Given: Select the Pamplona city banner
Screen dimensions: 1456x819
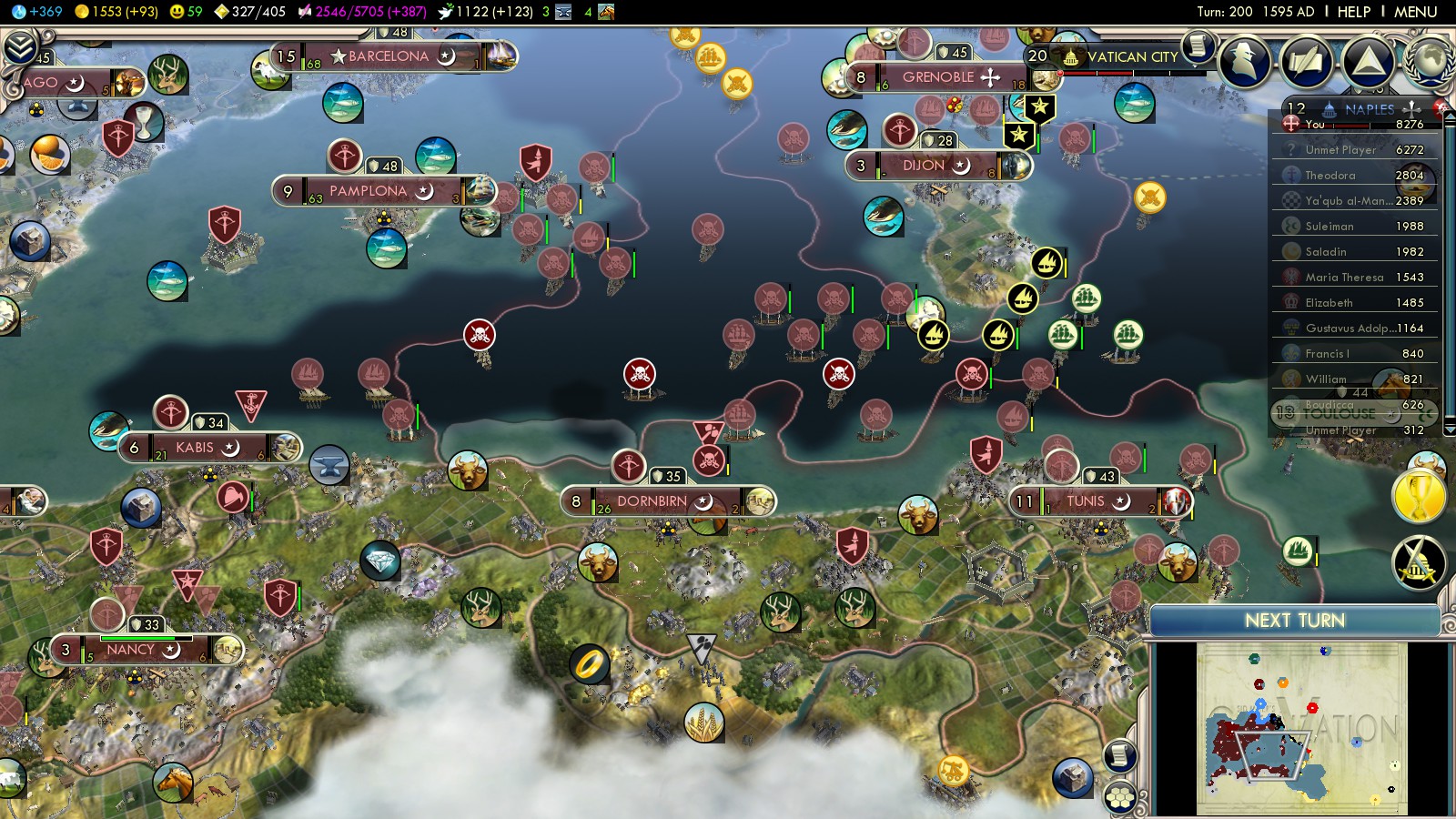Looking at the screenshot, I should pyautogui.click(x=369, y=191).
